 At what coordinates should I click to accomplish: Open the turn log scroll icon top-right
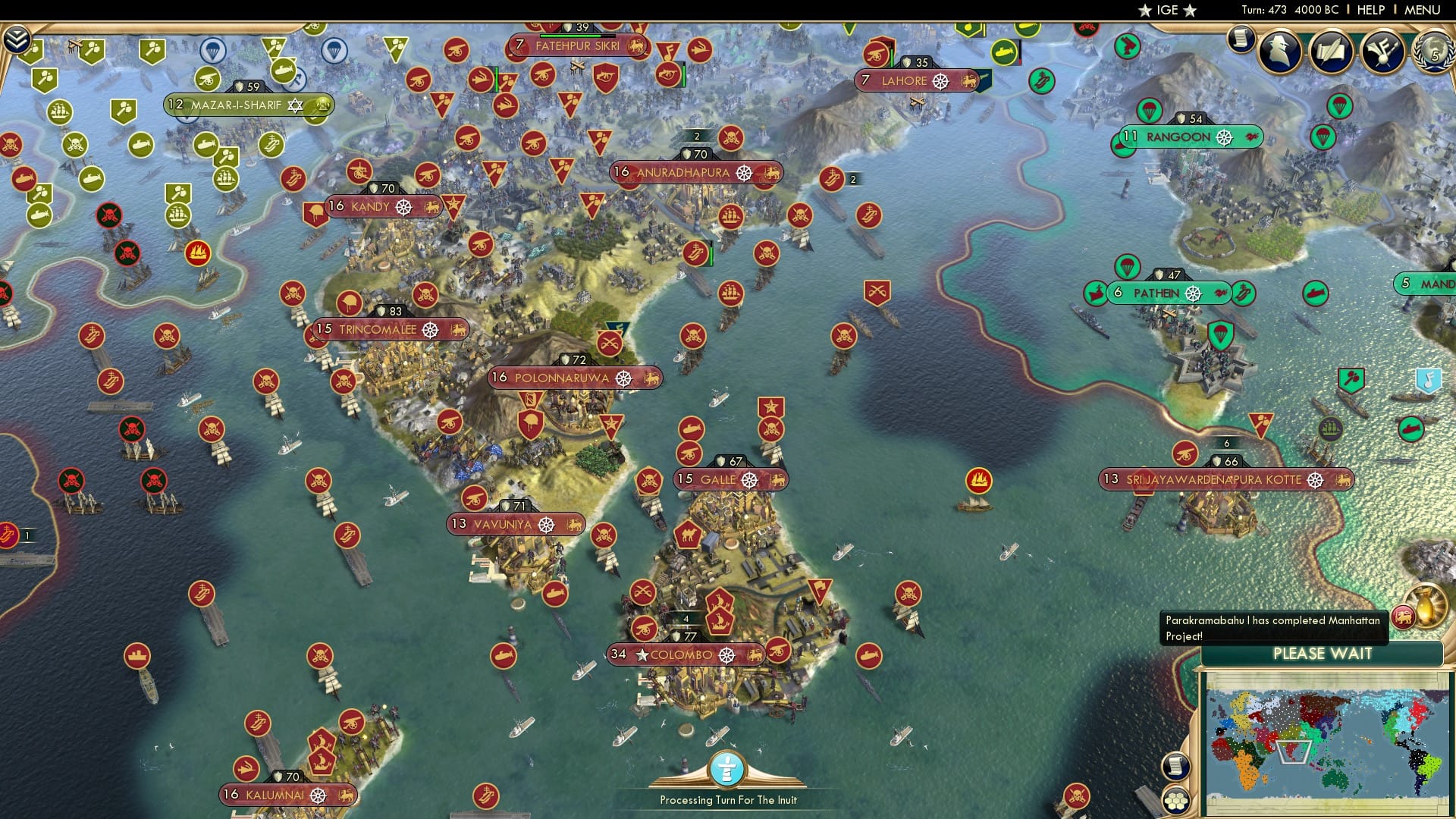1241,40
